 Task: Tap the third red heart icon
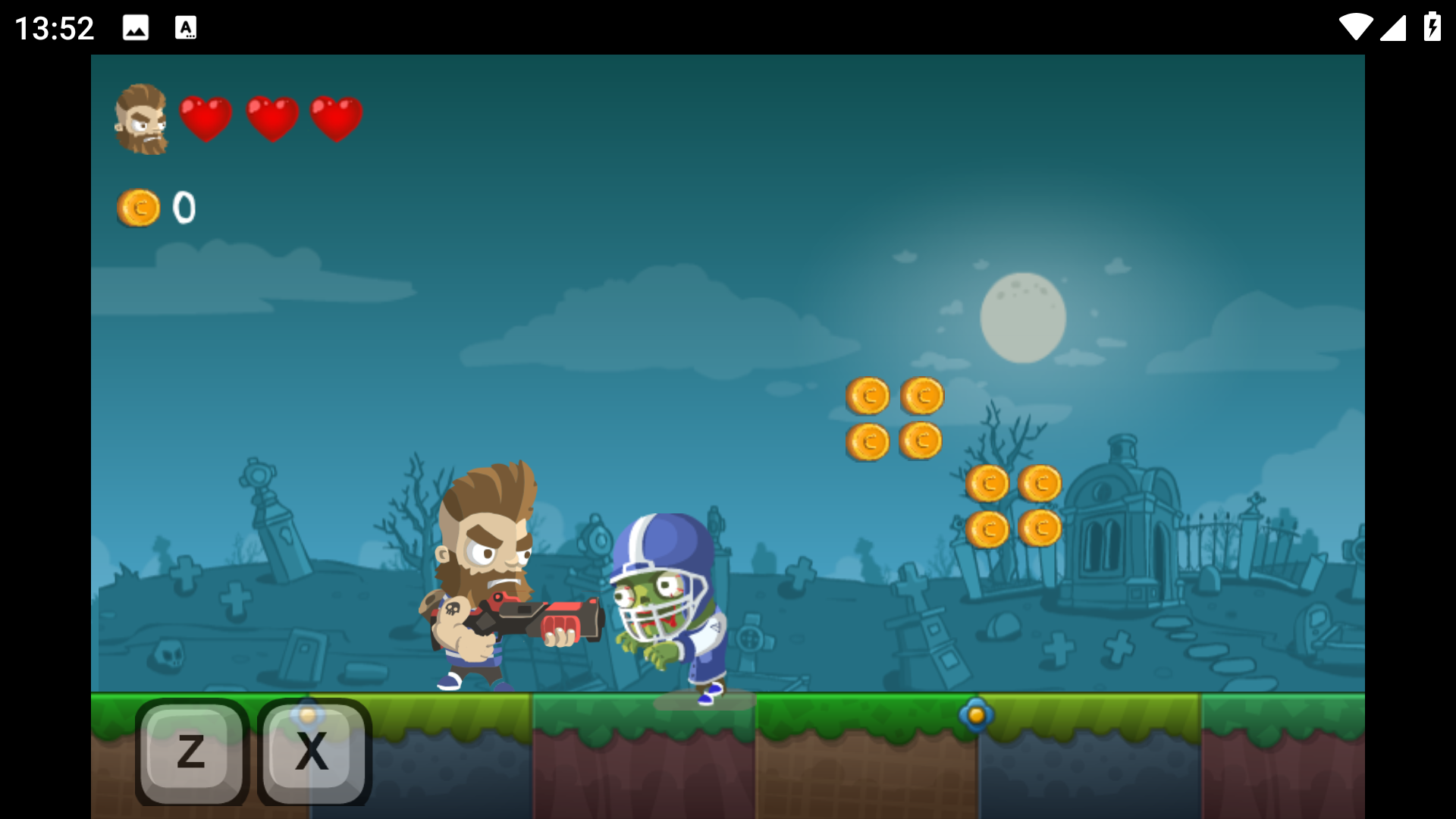click(337, 116)
